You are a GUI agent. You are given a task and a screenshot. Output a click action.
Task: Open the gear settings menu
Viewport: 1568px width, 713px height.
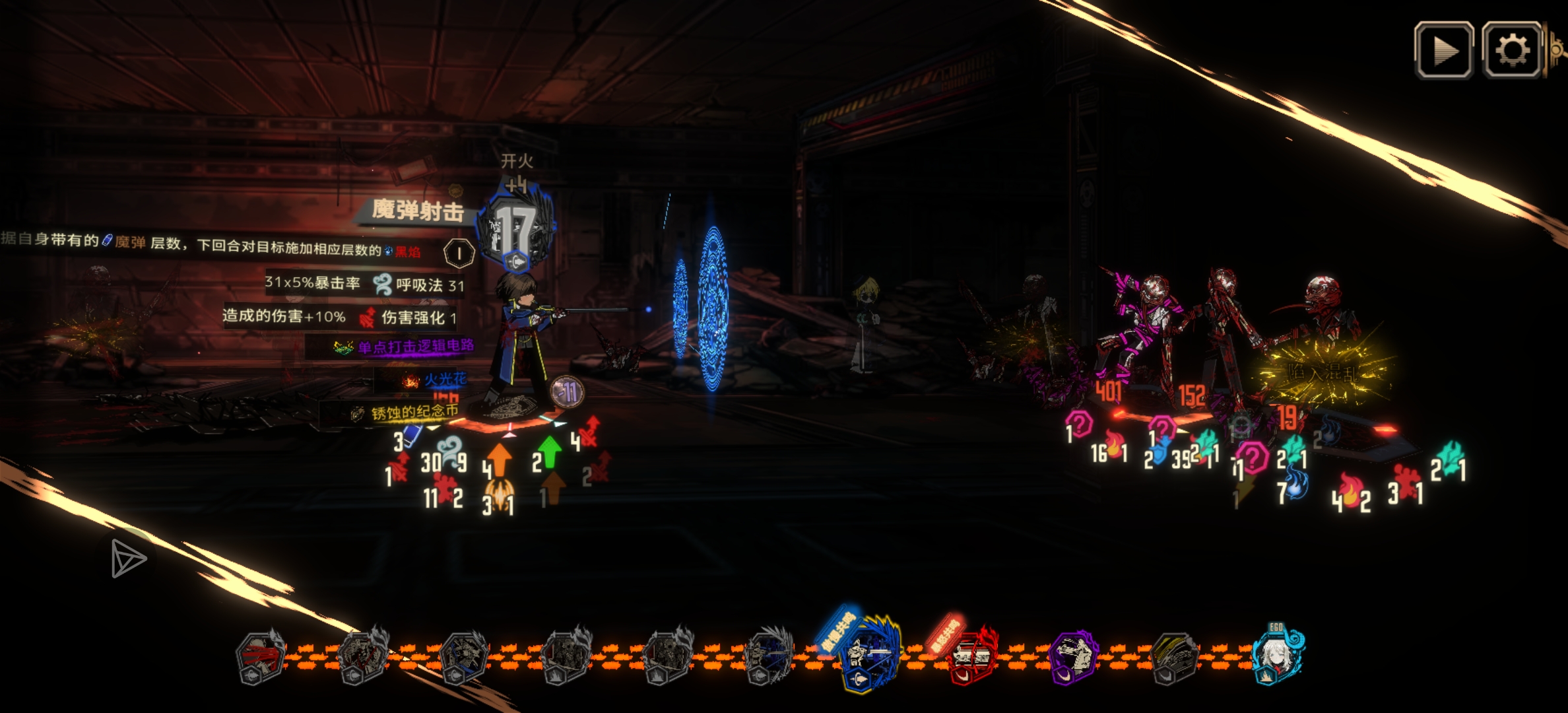click(x=1512, y=51)
